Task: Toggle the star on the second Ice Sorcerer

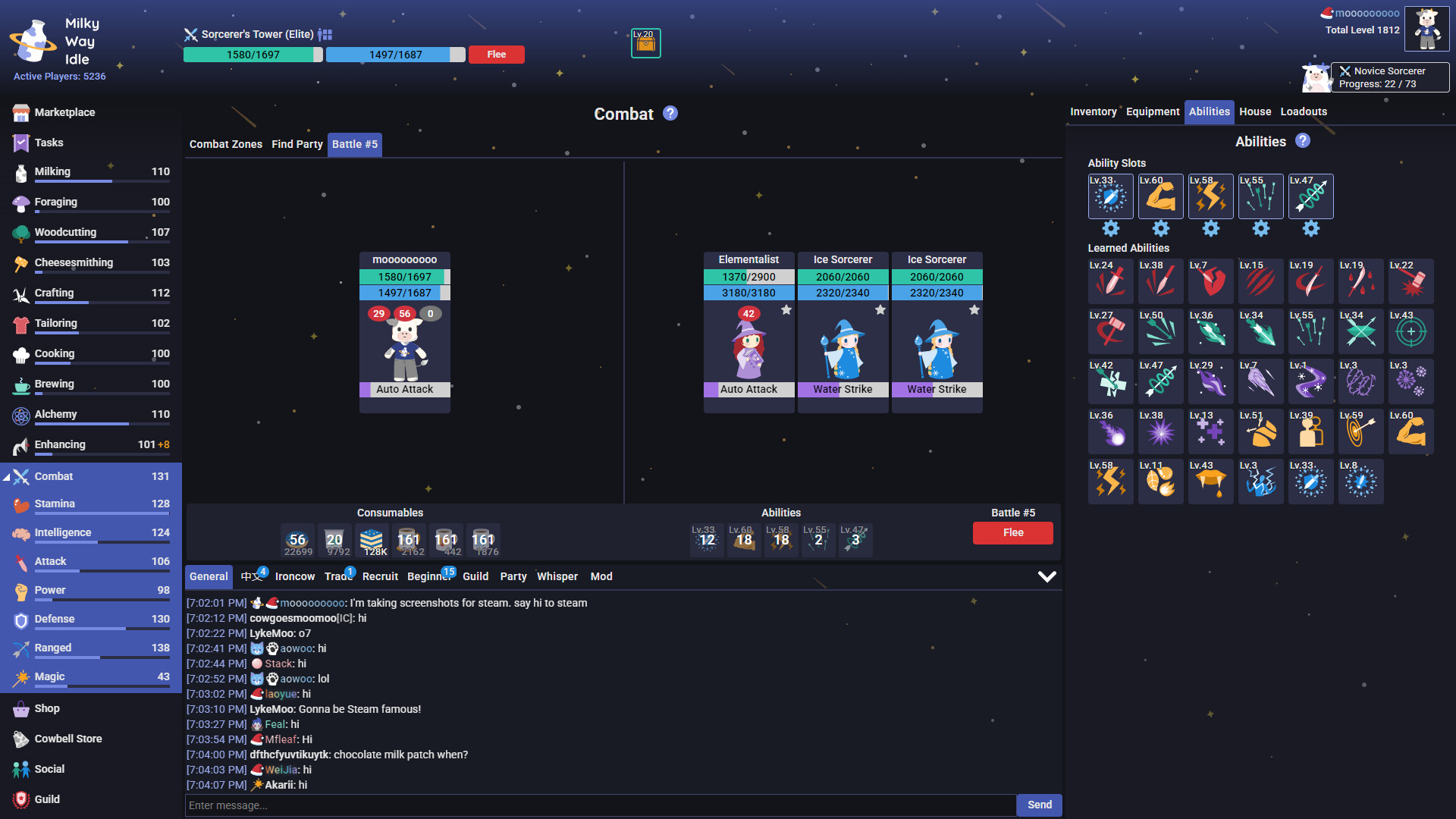Action: pyautogui.click(x=974, y=310)
